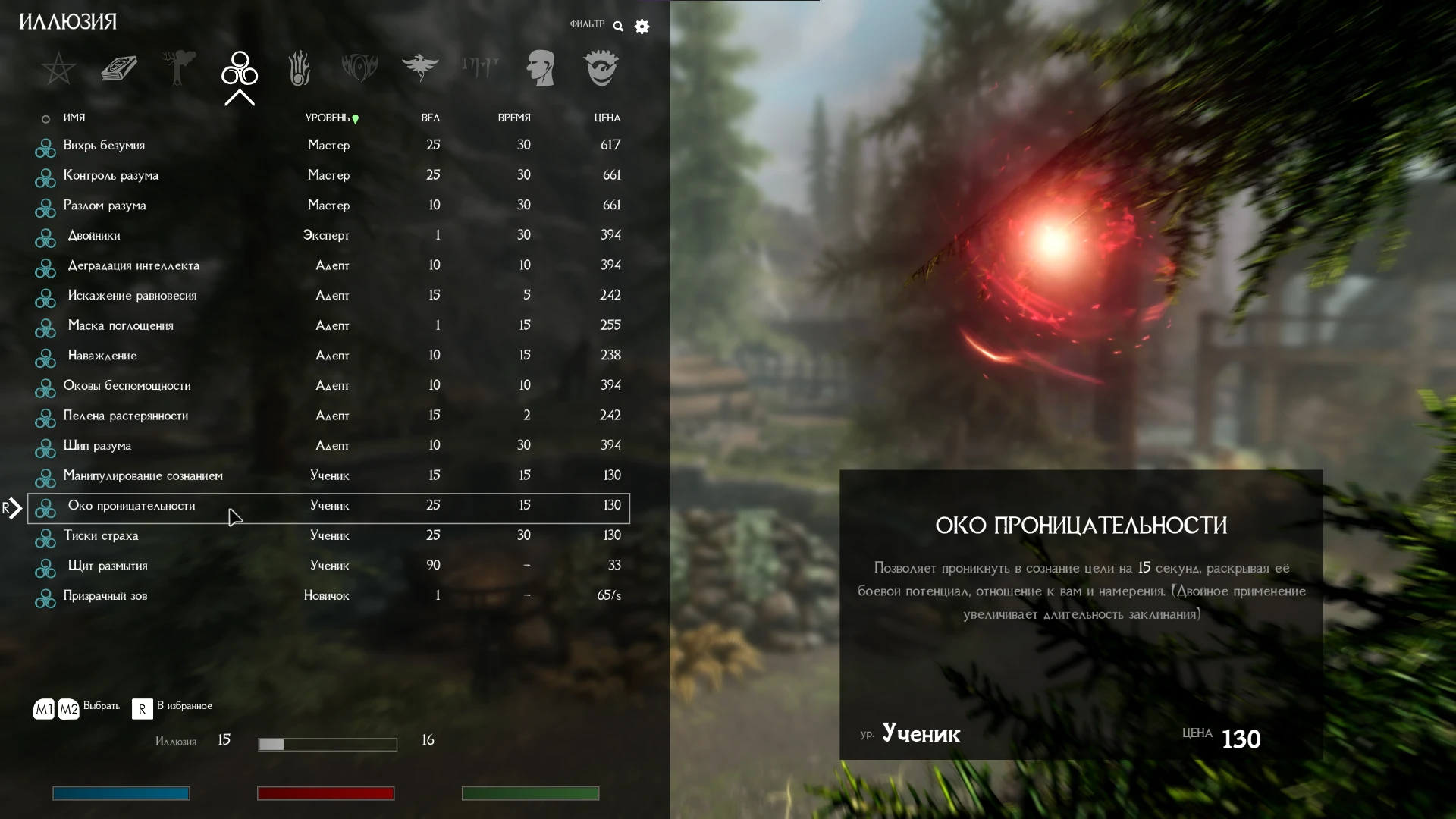
Task: Open the filter search magnifier
Action: pos(618,27)
